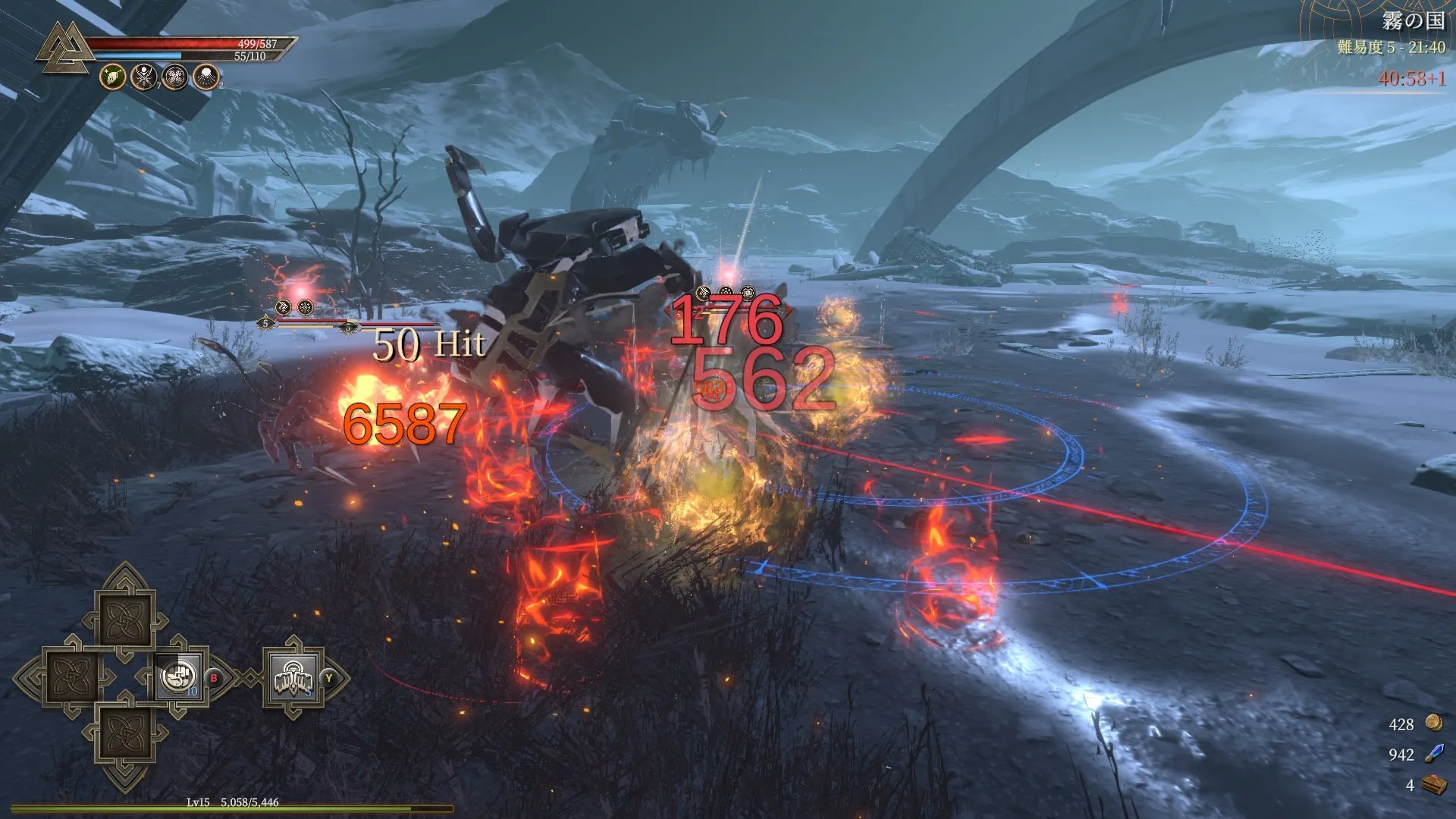Open the treasure chest counter icon
This screenshot has height=819, width=1456.
click(x=1433, y=784)
